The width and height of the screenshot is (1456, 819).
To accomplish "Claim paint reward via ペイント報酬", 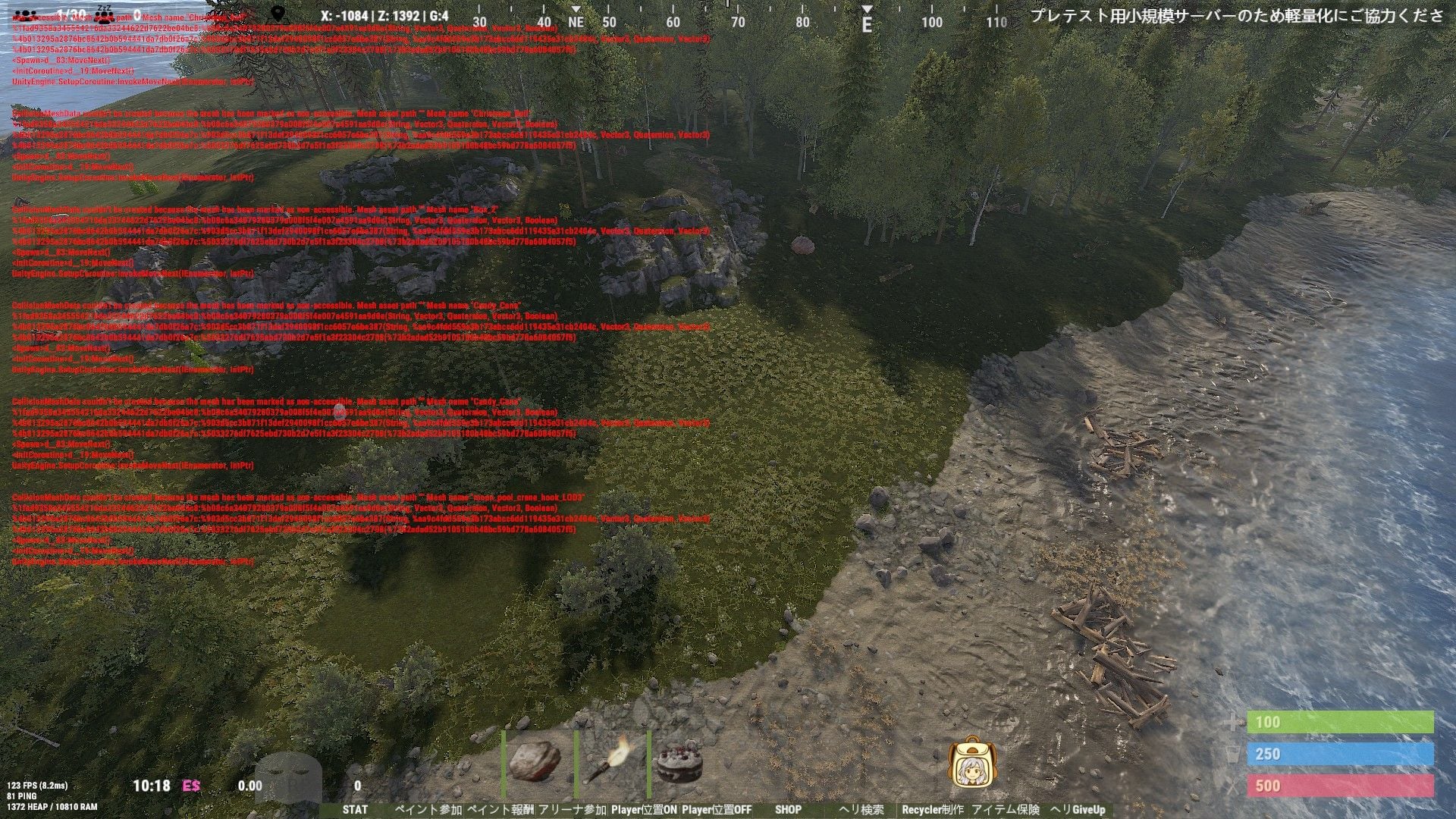I will coord(500,810).
